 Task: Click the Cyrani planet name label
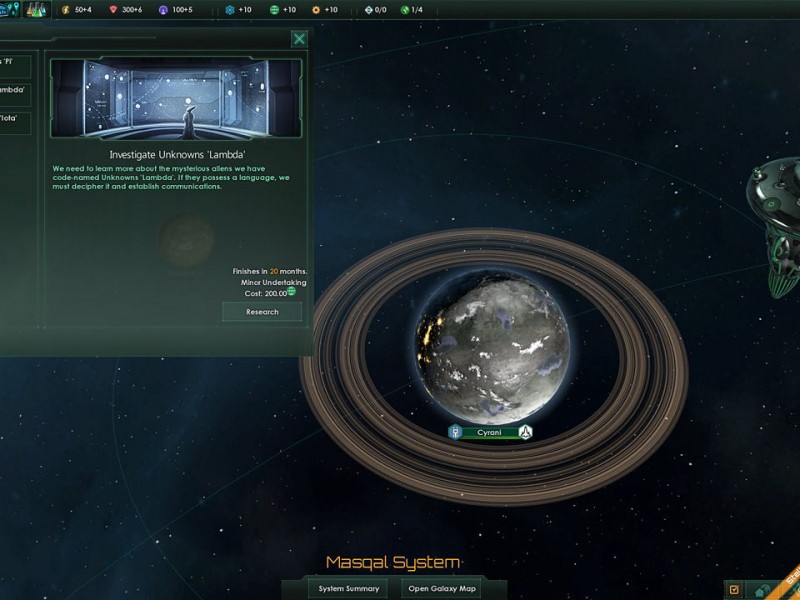coord(490,433)
